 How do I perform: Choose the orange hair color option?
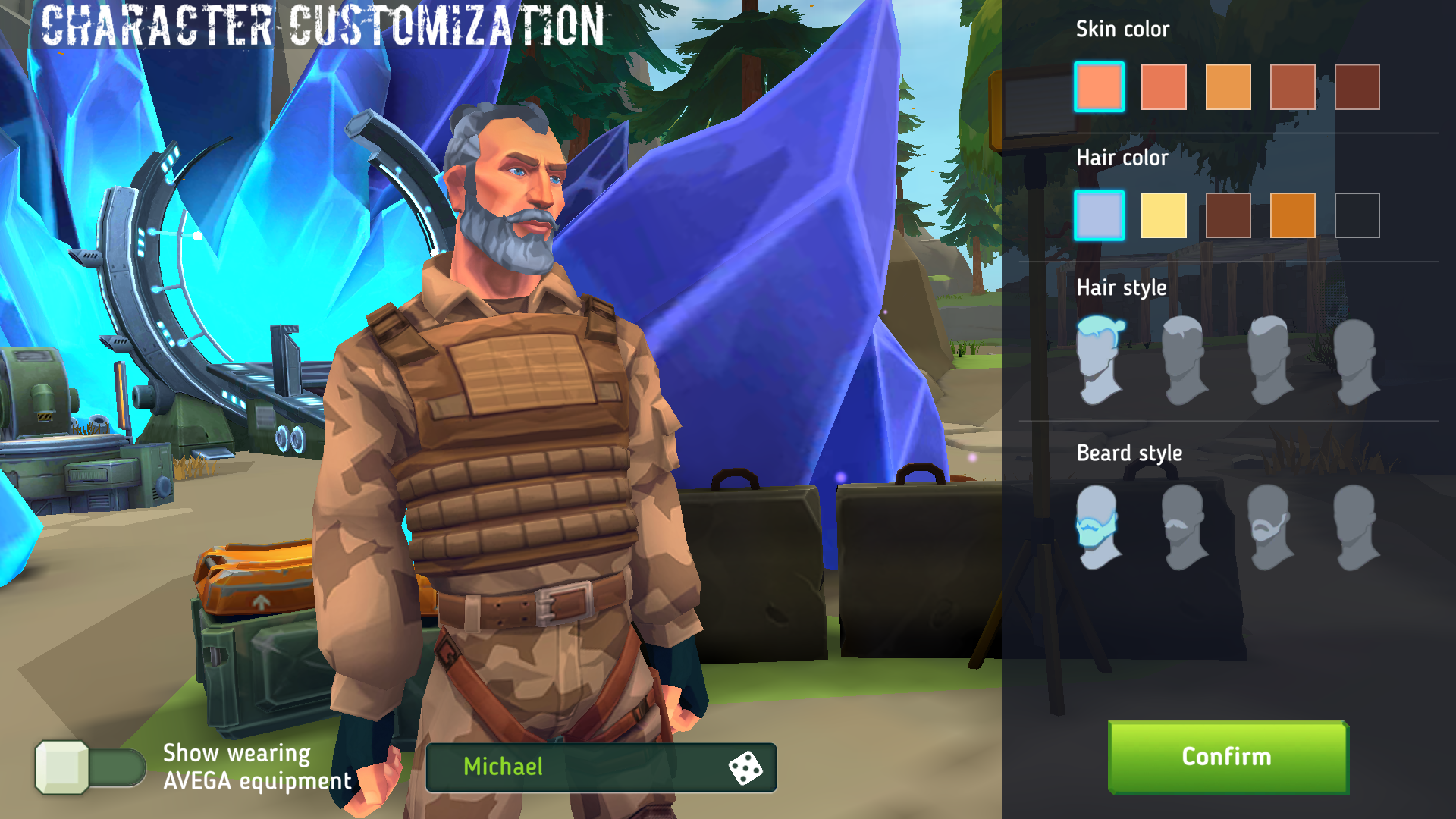1293,215
